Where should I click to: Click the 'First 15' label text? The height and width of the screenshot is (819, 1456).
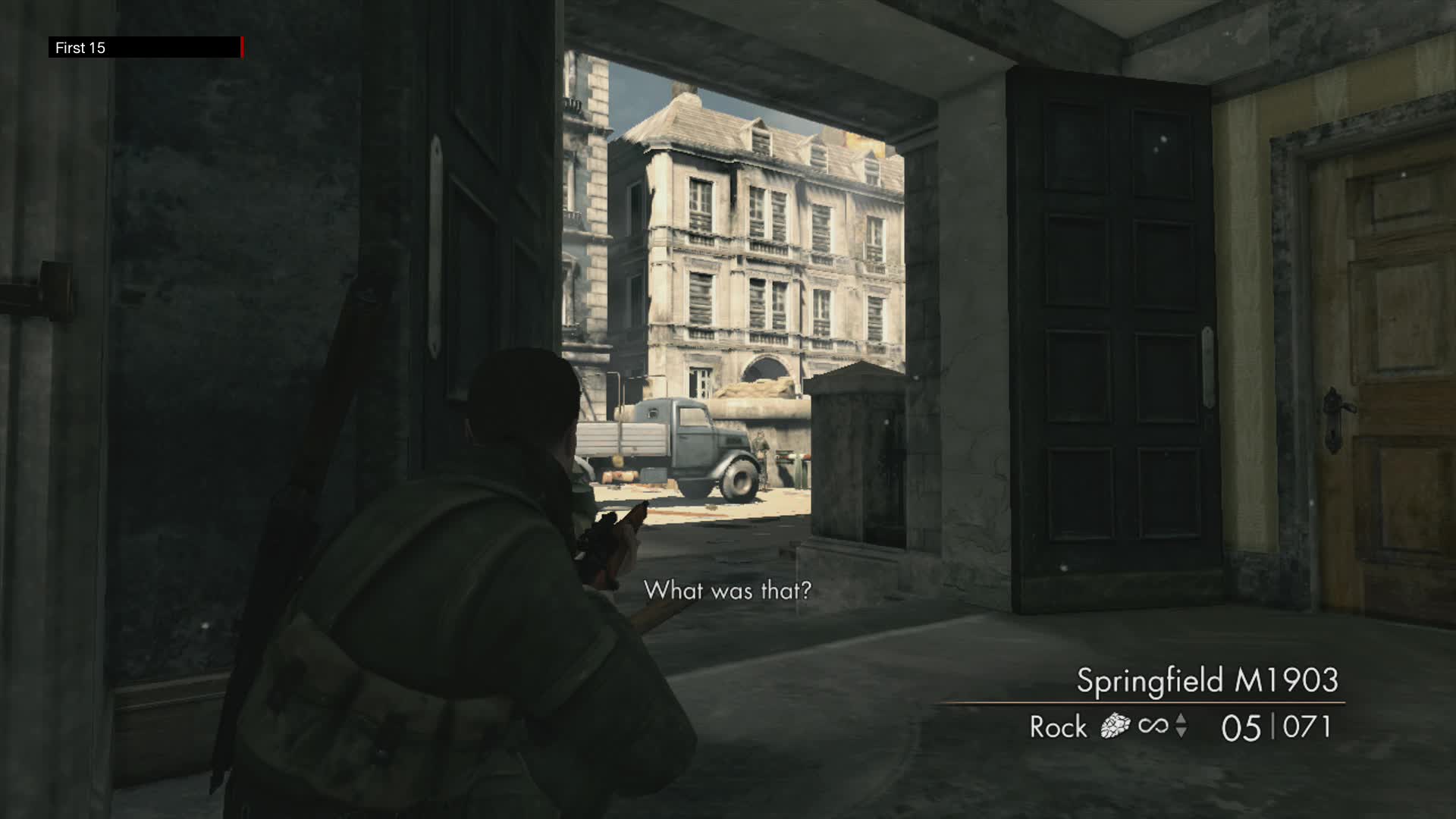click(x=80, y=47)
